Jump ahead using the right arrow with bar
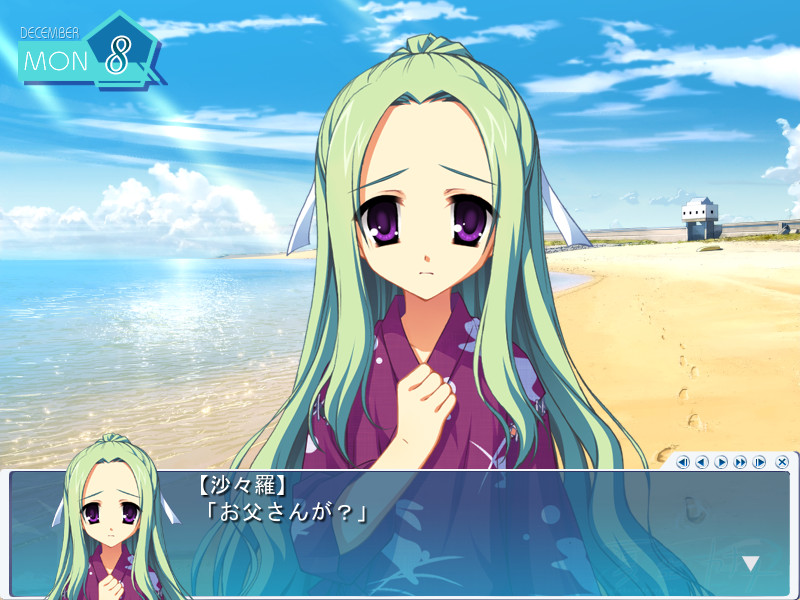 click(x=759, y=462)
